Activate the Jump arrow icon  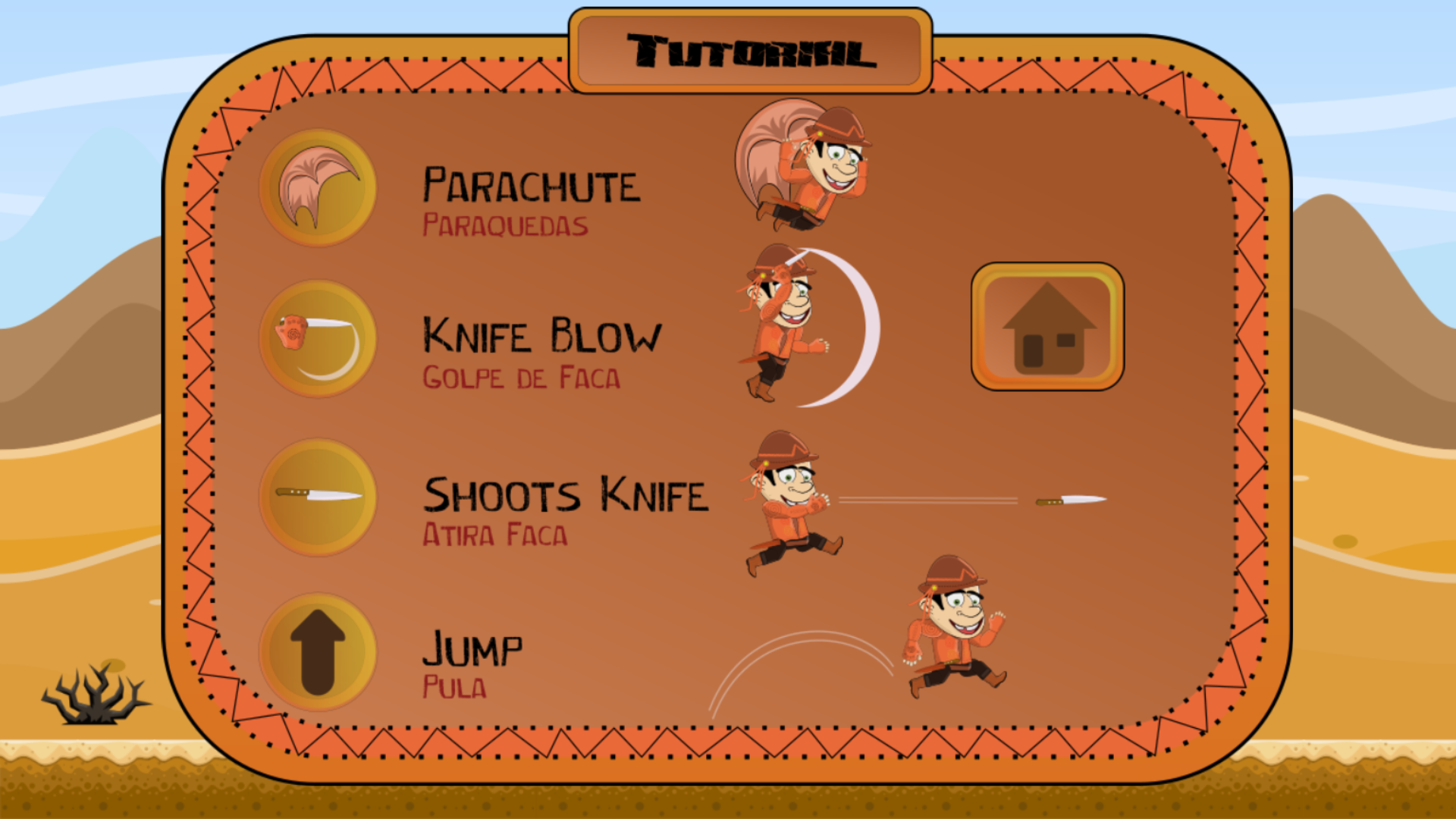tap(318, 651)
